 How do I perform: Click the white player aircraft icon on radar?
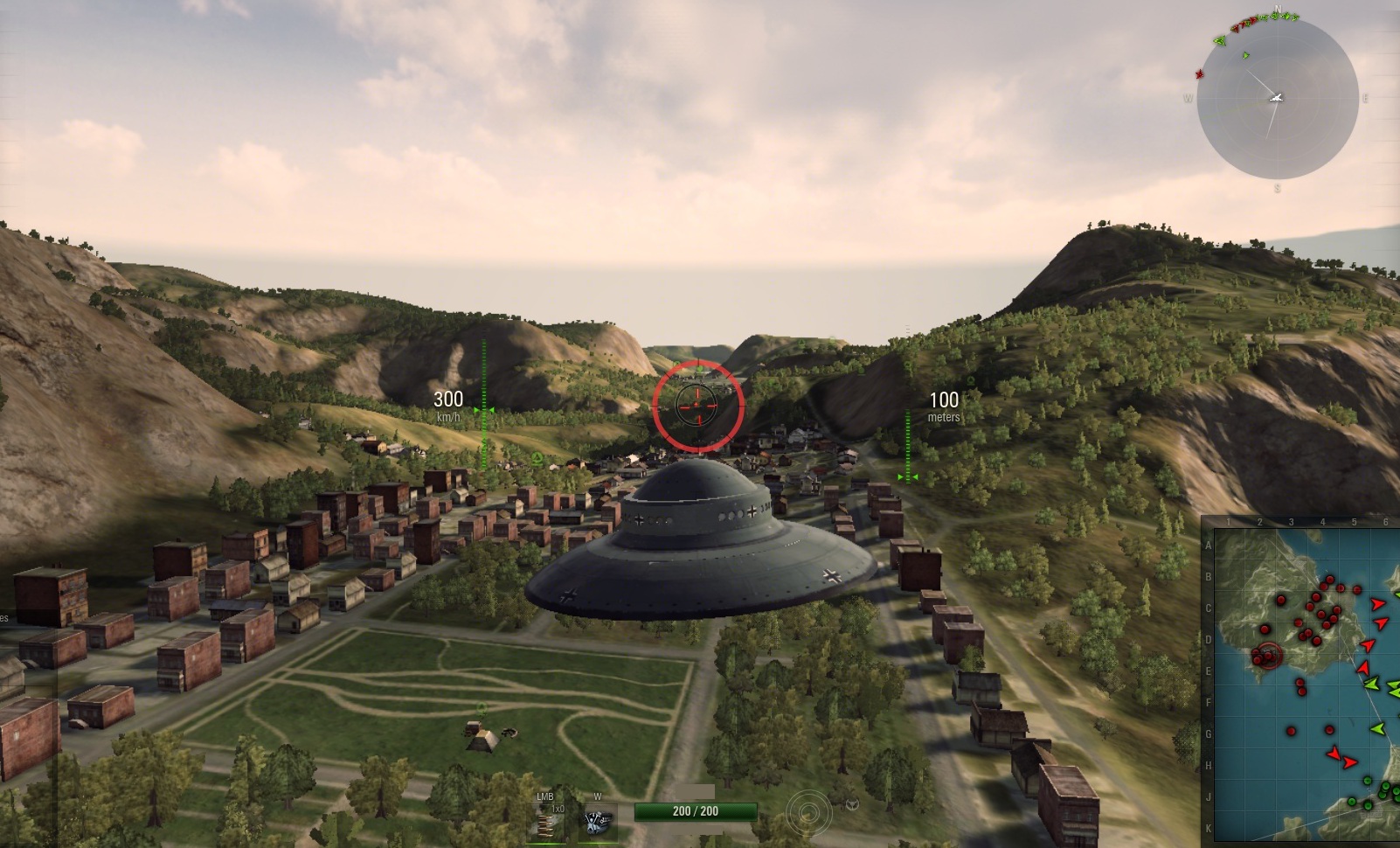coord(1277,97)
